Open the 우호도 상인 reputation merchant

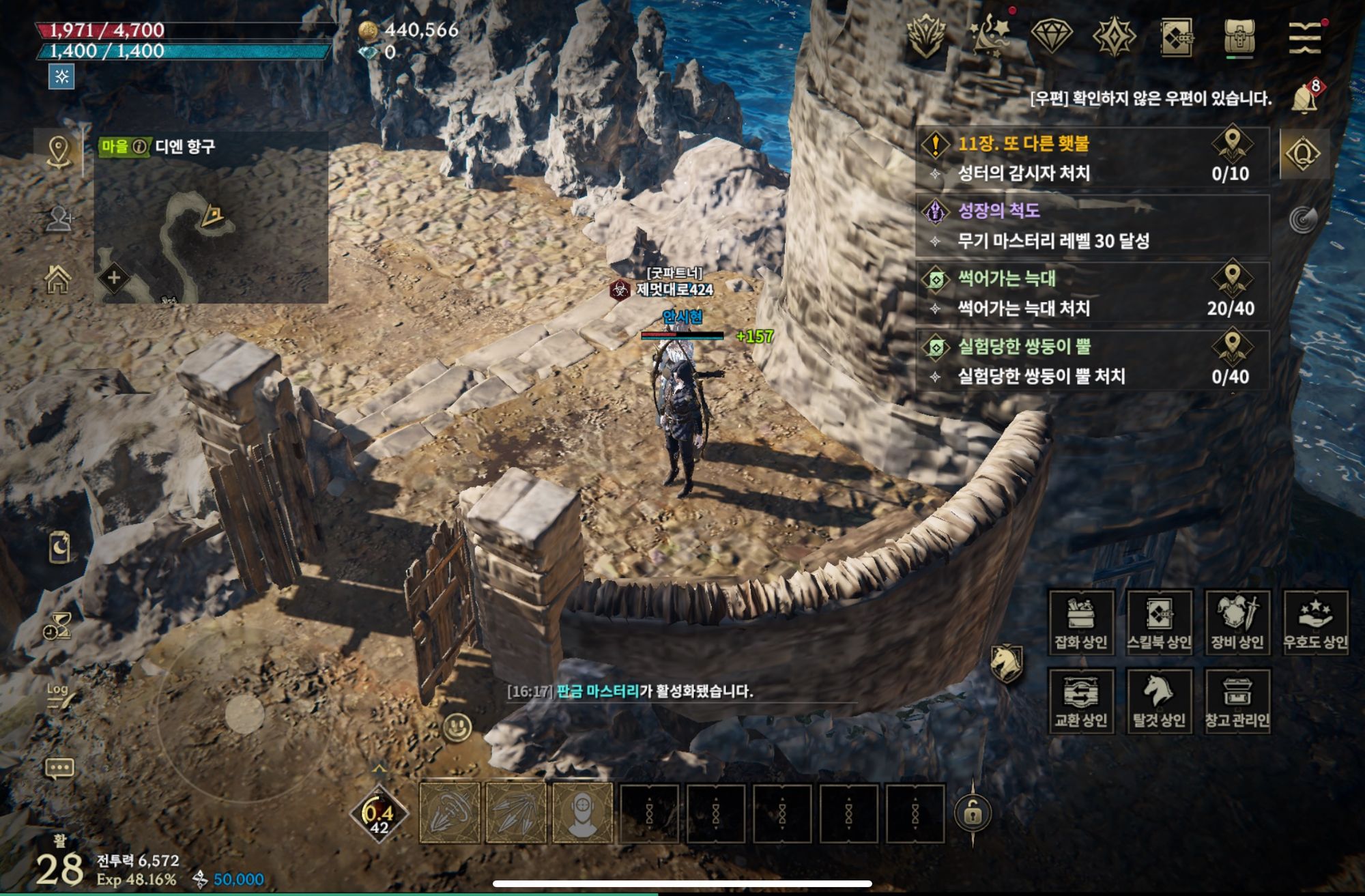[x=1315, y=622]
